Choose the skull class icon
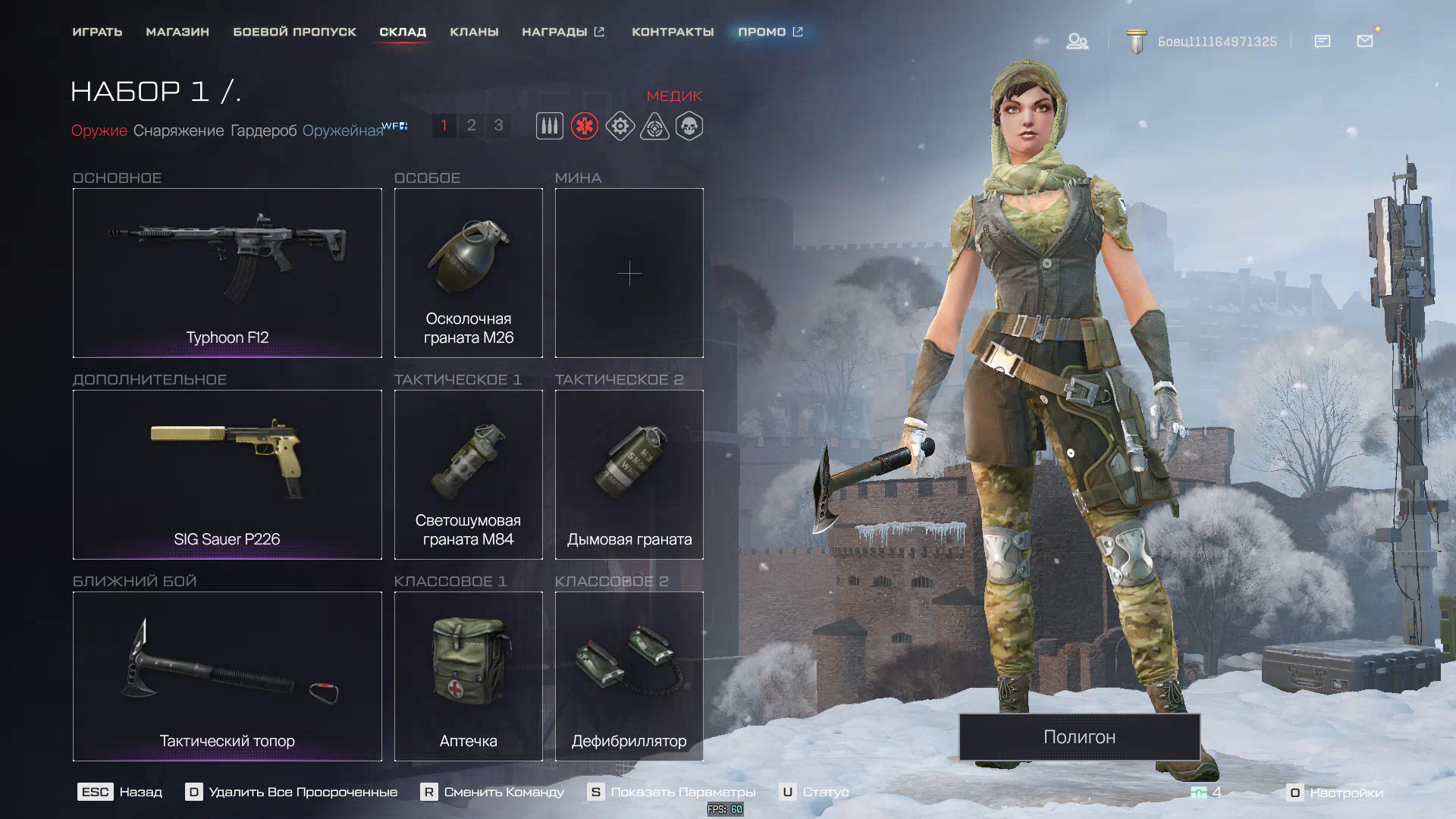This screenshot has width=1456, height=819. coord(689,126)
